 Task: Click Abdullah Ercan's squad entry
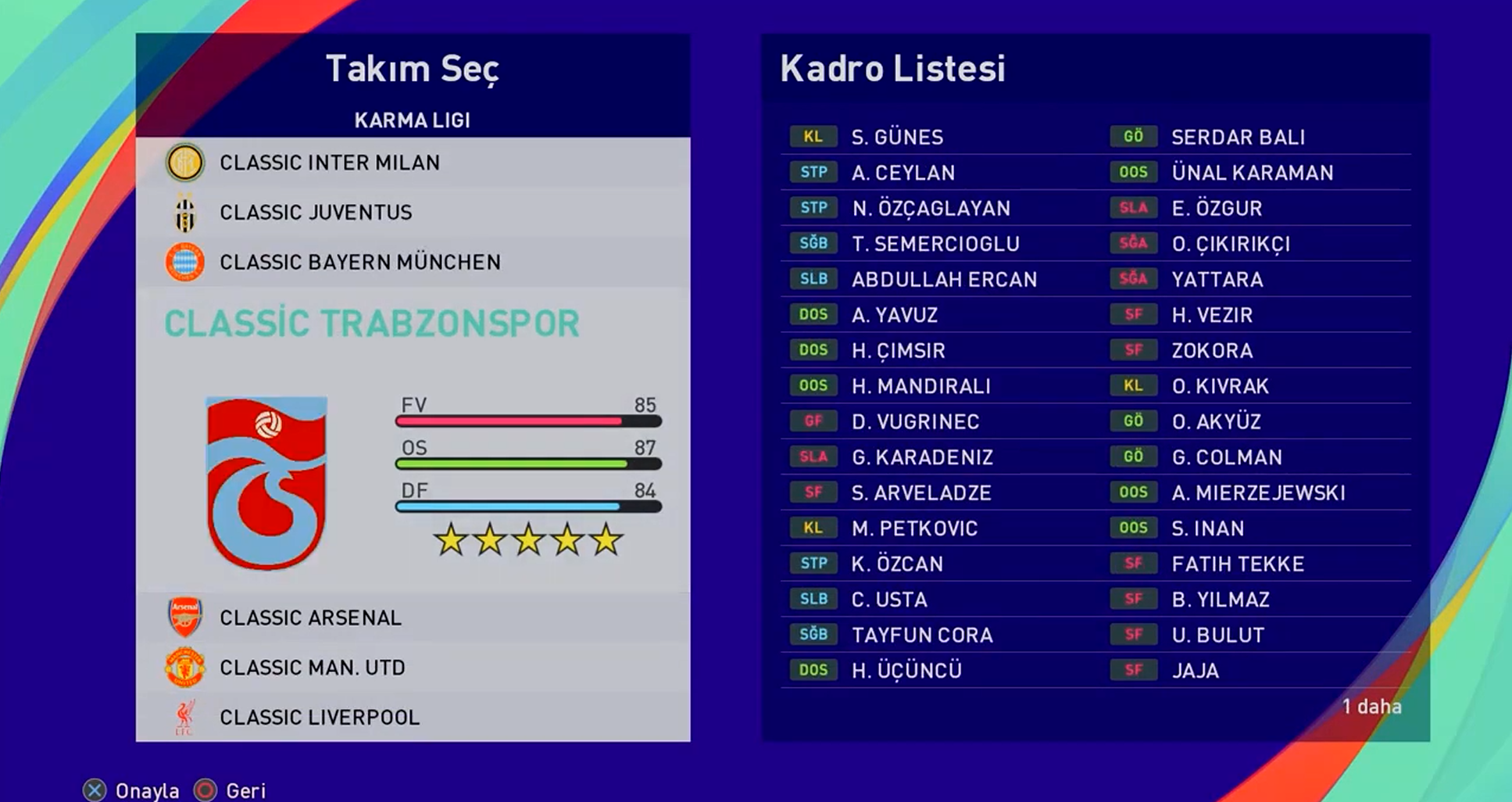point(944,280)
